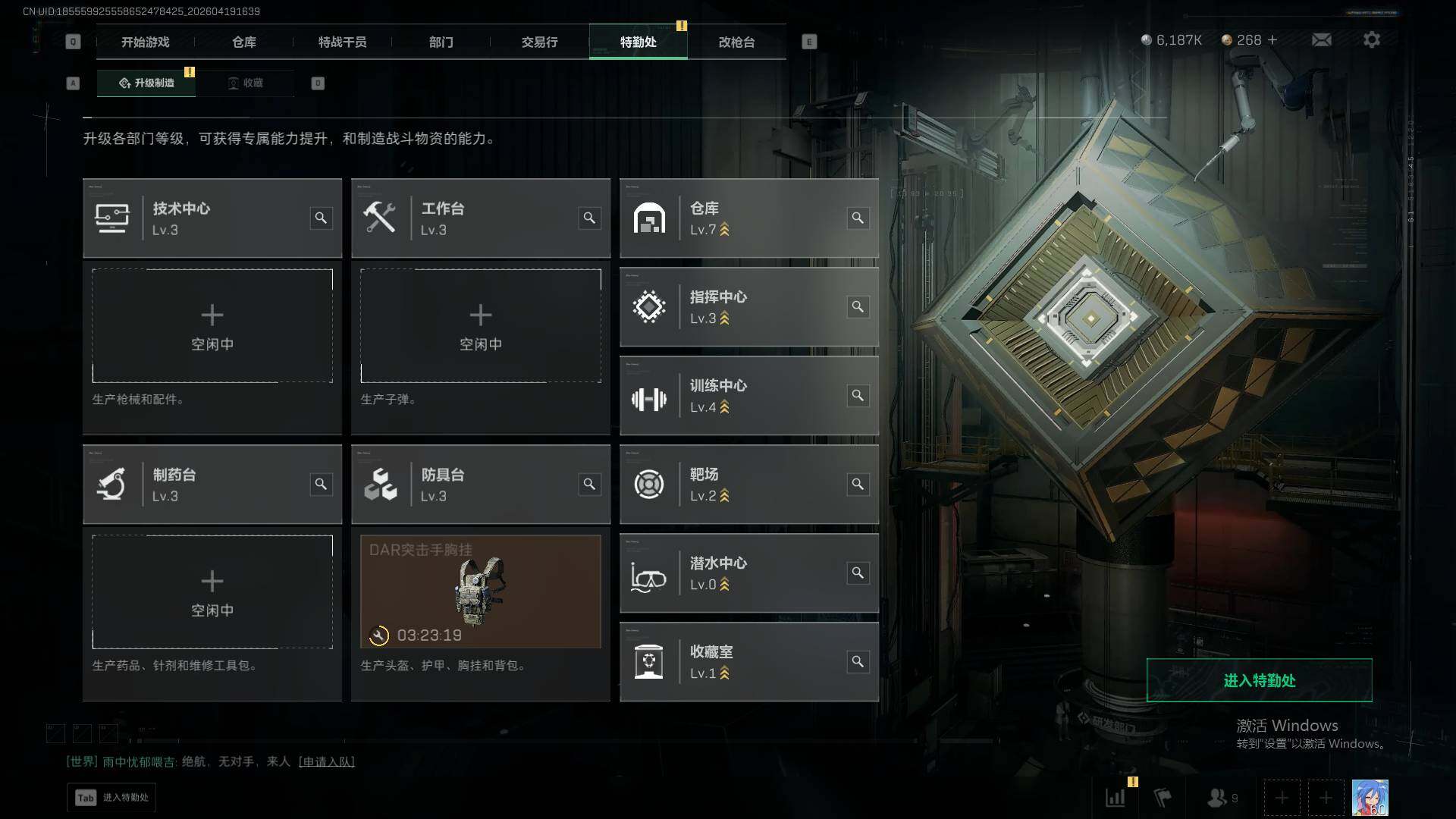Click the 申请入队 link in chat
This screenshot has height=819, width=1456.
(x=326, y=761)
